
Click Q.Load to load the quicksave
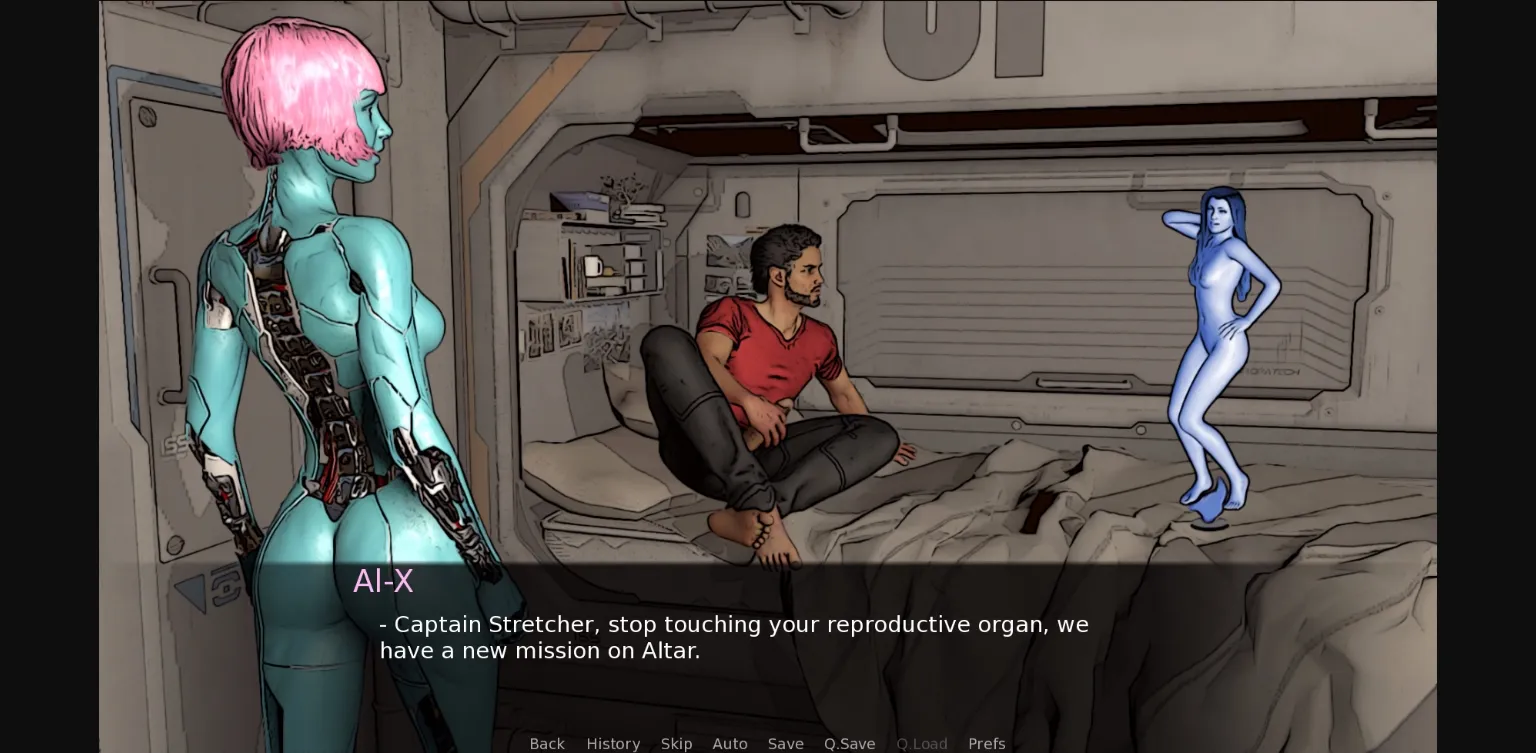[921, 744]
